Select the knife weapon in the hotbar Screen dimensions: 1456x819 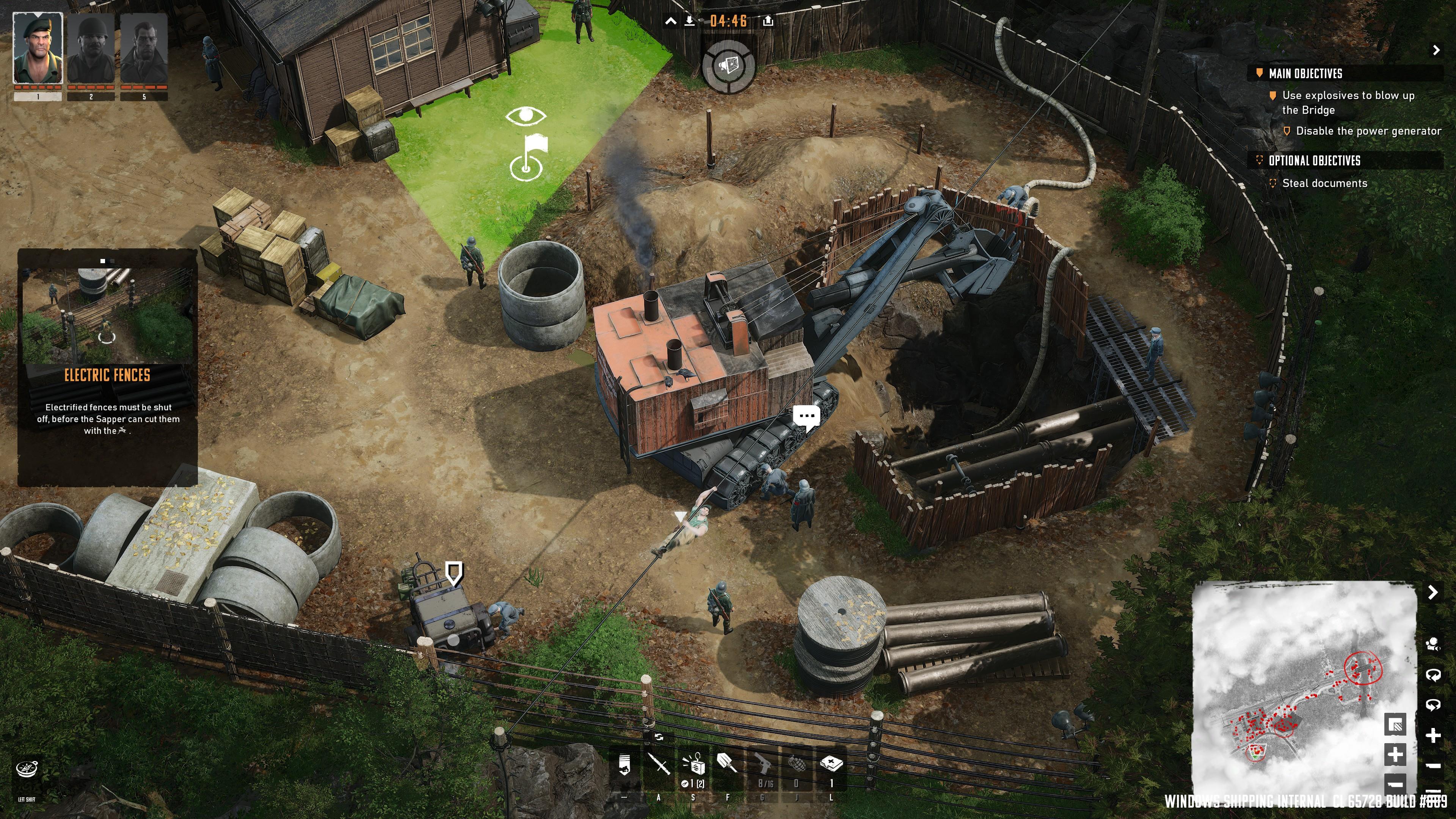[x=659, y=763]
